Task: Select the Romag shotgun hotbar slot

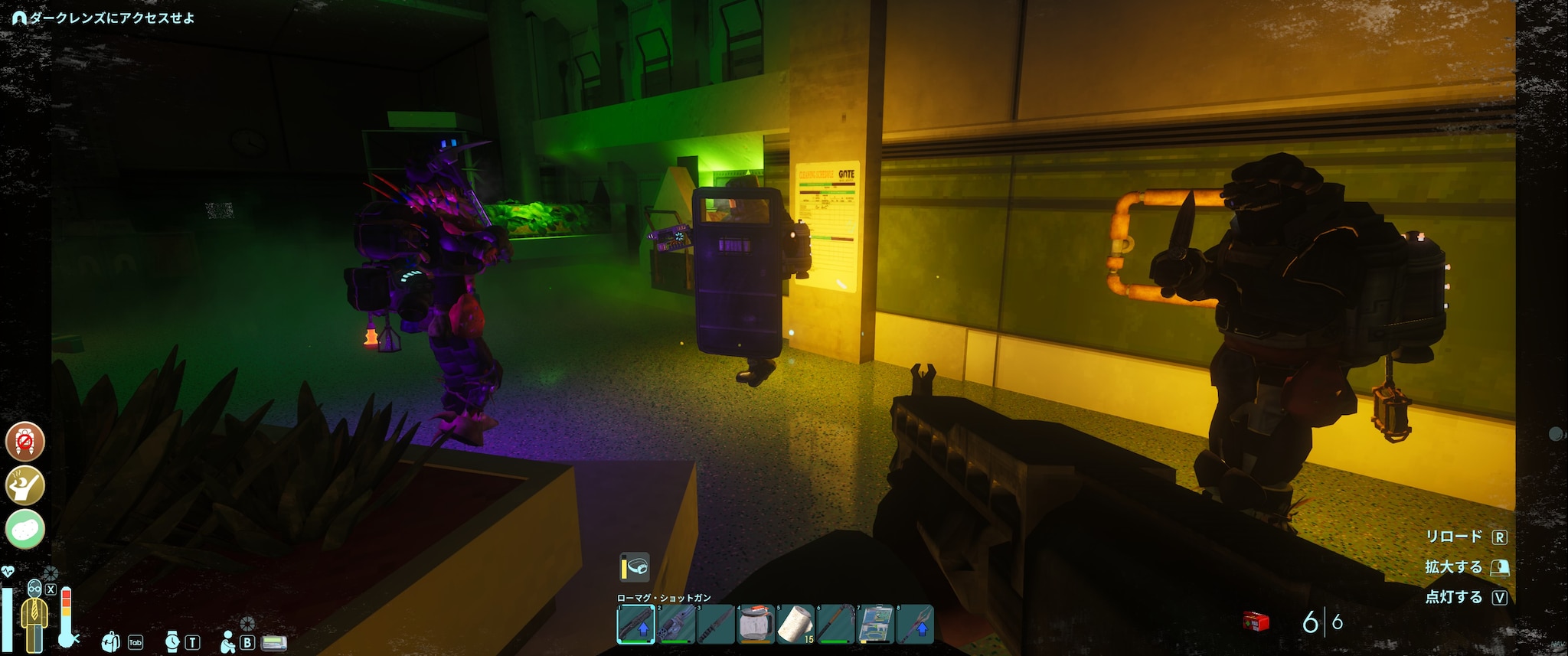Action: (635, 624)
